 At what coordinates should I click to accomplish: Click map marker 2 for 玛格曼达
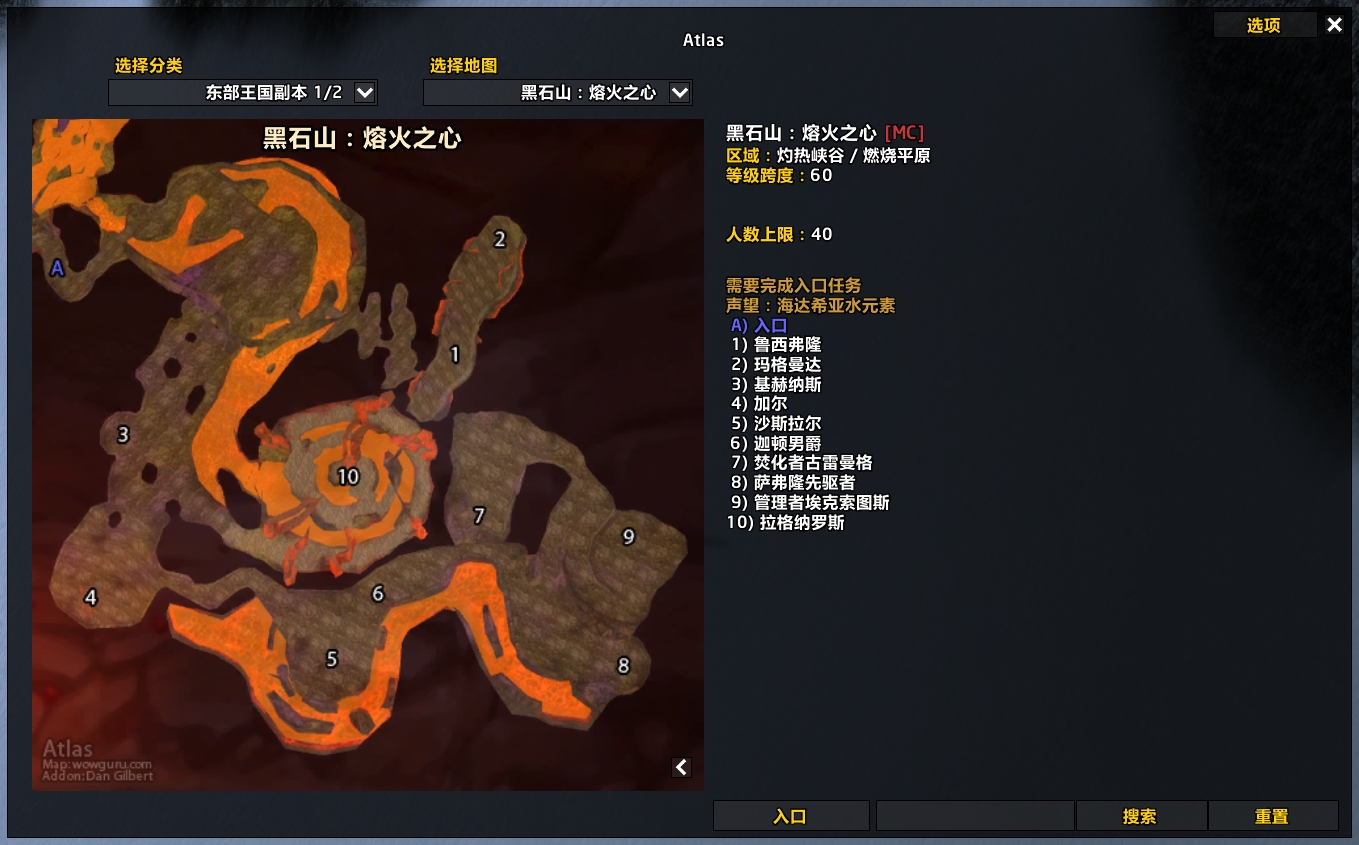coord(498,240)
